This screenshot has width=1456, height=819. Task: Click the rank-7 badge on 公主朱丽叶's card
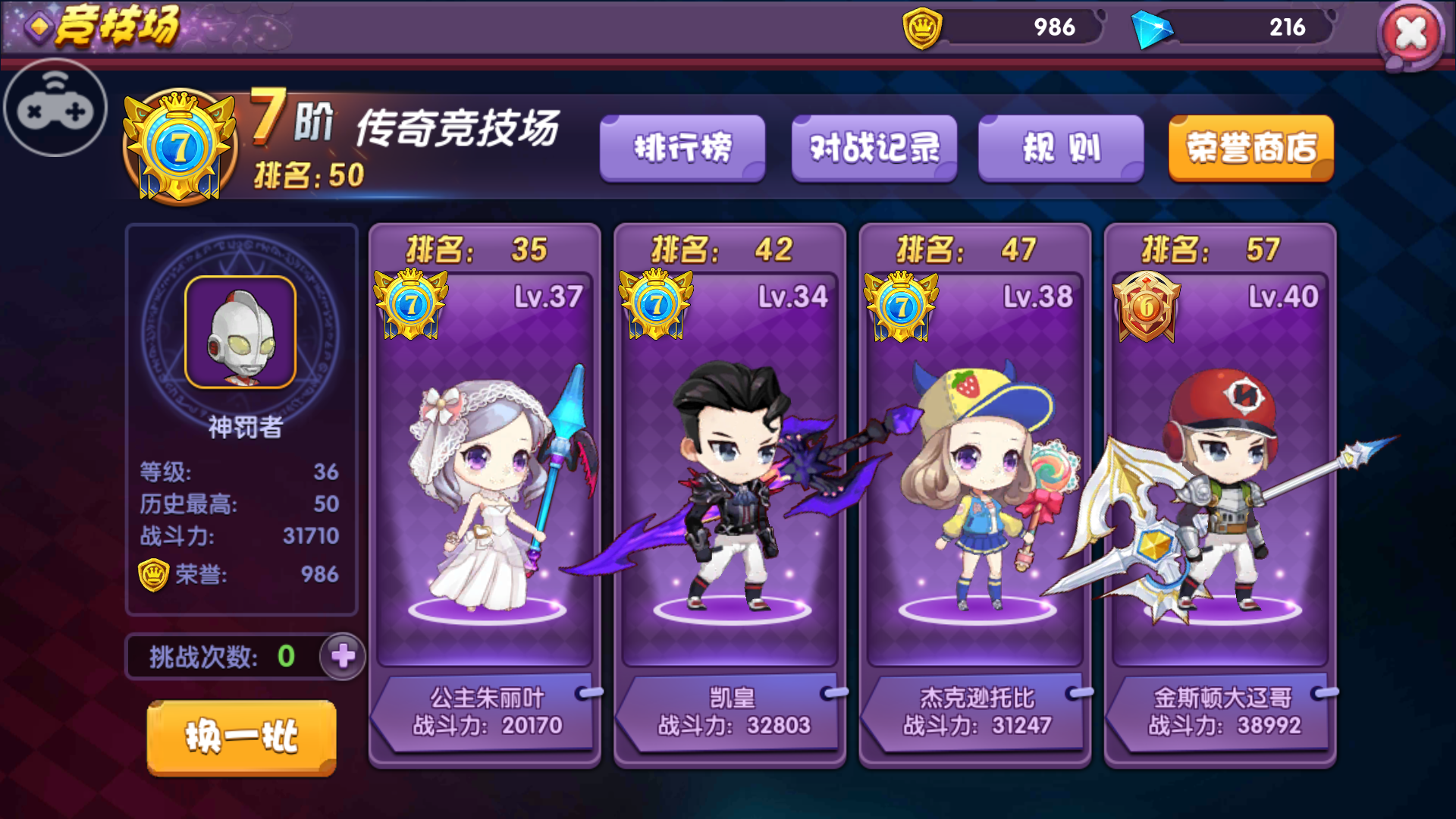[409, 303]
